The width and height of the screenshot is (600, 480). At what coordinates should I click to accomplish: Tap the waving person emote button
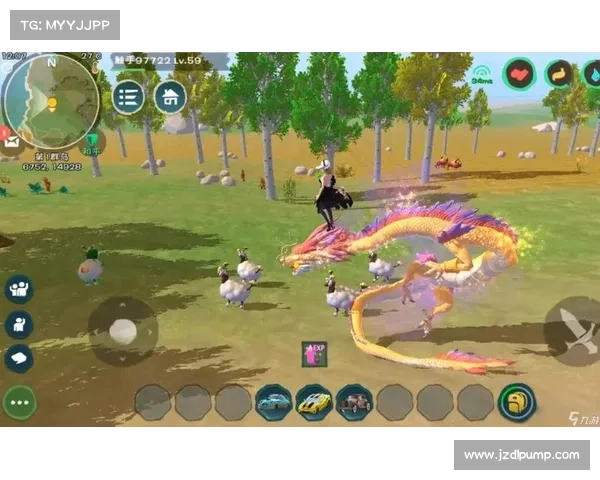coord(18,323)
